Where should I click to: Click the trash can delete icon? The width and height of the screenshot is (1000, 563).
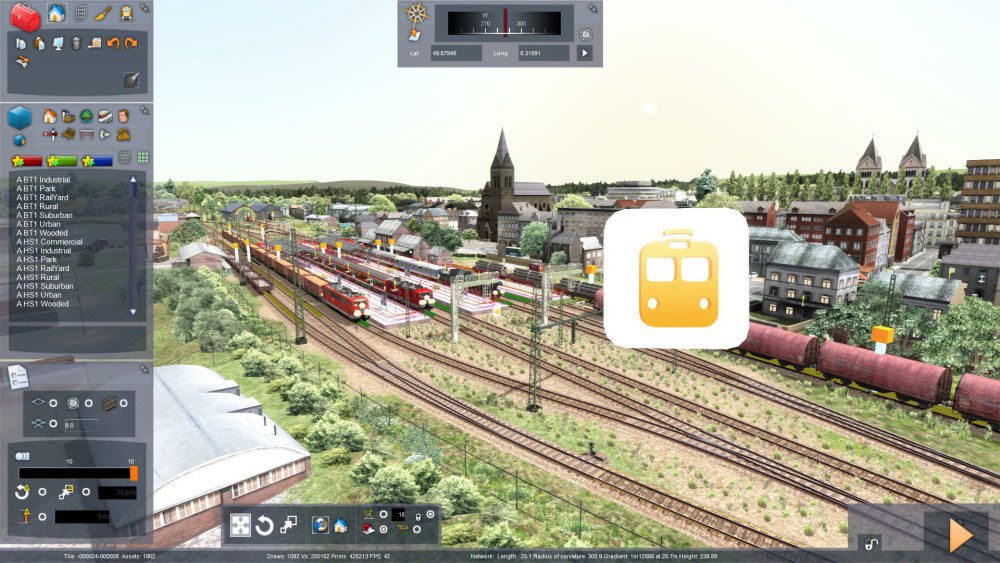point(75,43)
